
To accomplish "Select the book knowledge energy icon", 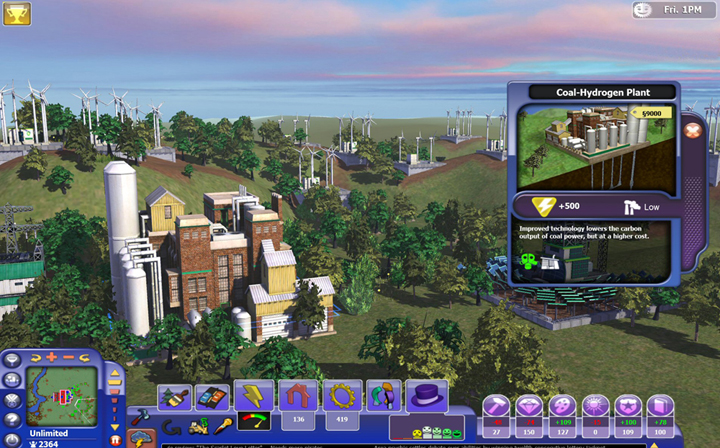I will [658, 406].
